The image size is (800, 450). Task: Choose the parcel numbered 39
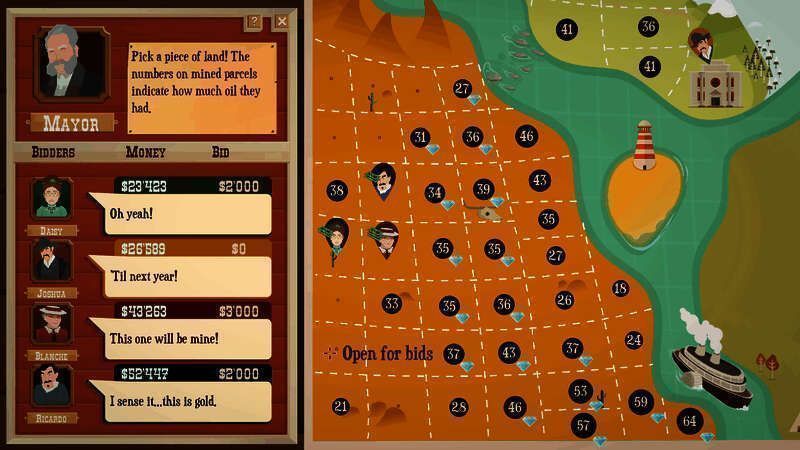483,189
